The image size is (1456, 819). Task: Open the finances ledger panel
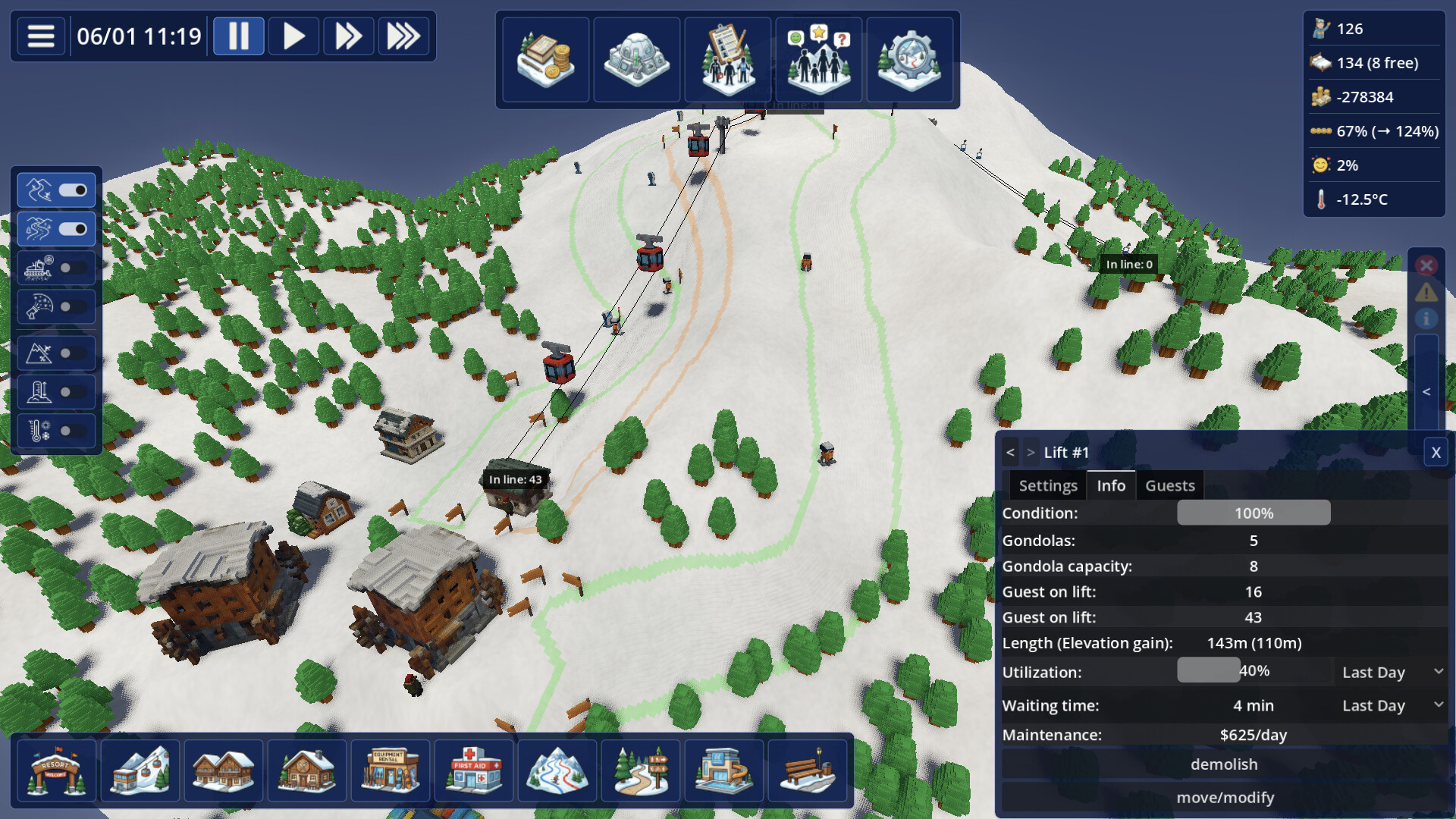tap(545, 59)
